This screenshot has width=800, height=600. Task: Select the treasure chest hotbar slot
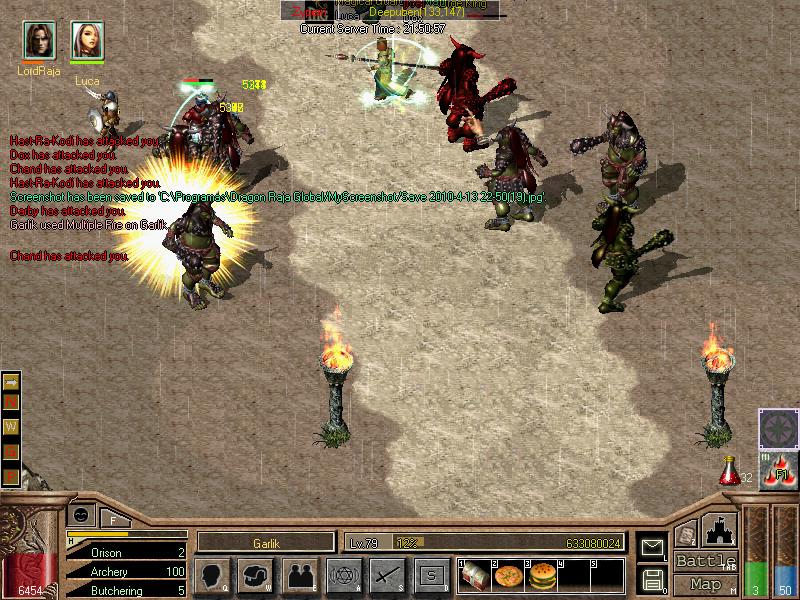[x=475, y=577]
